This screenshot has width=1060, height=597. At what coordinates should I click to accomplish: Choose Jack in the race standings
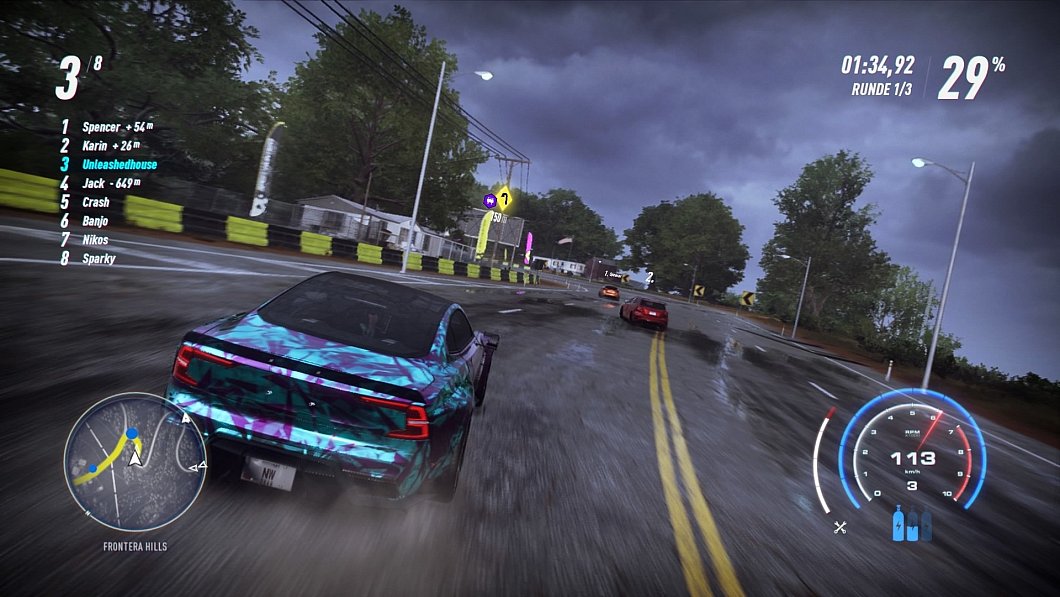94,183
